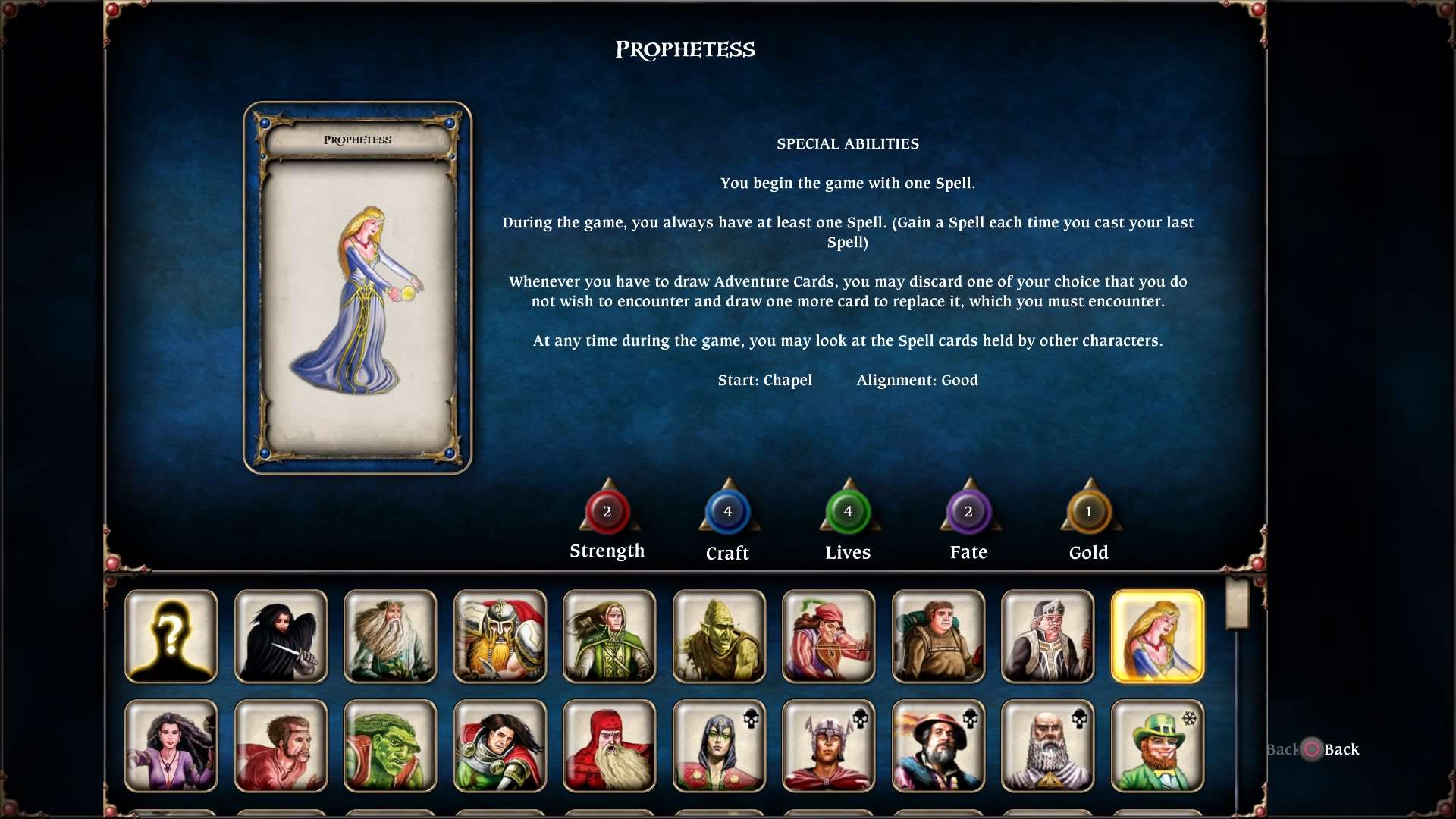Select the hooded Assassin character portrait
Screen dimensions: 1456x819
point(280,636)
